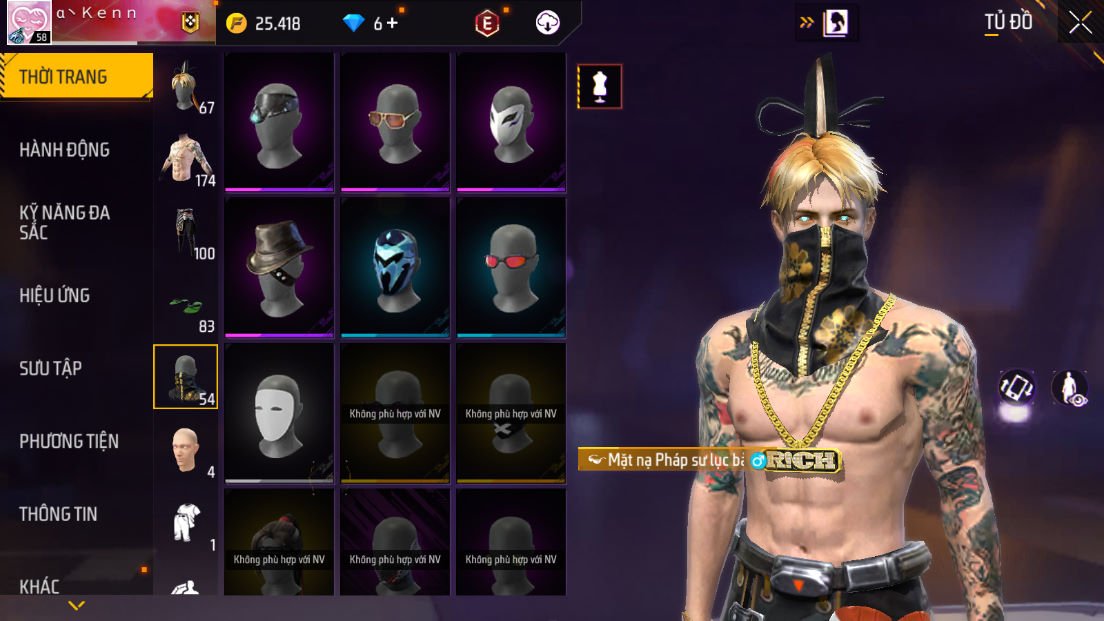Select the plain white face mask

pyautogui.click(x=279, y=411)
